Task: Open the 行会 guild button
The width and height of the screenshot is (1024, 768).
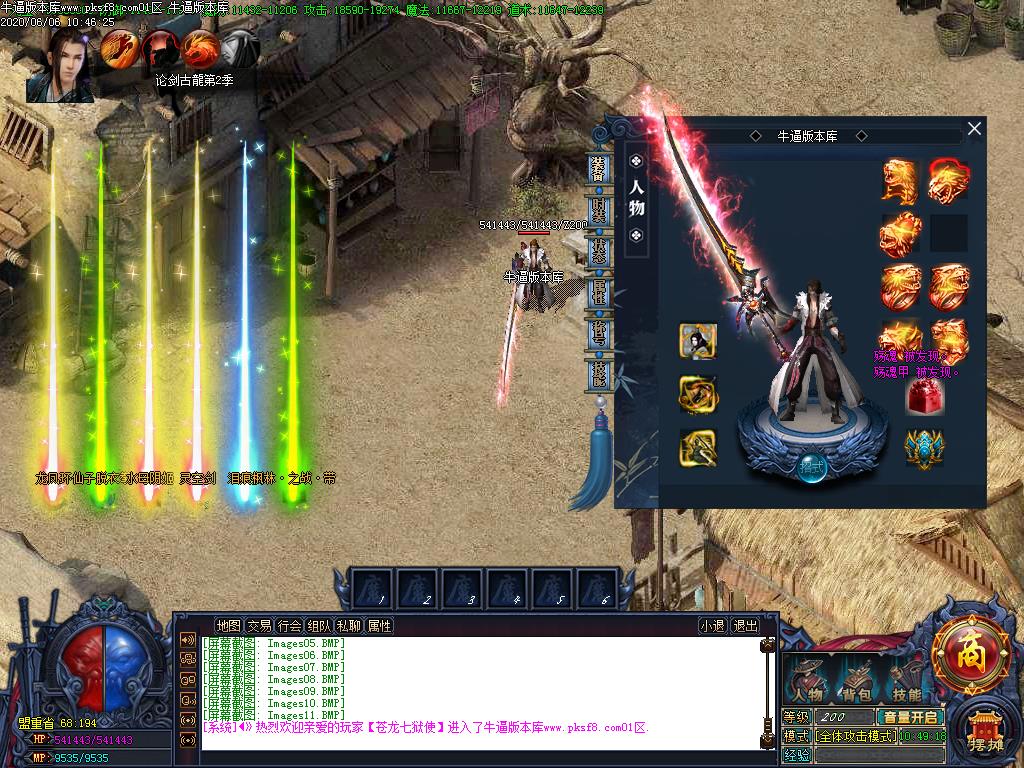Action: click(x=290, y=626)
